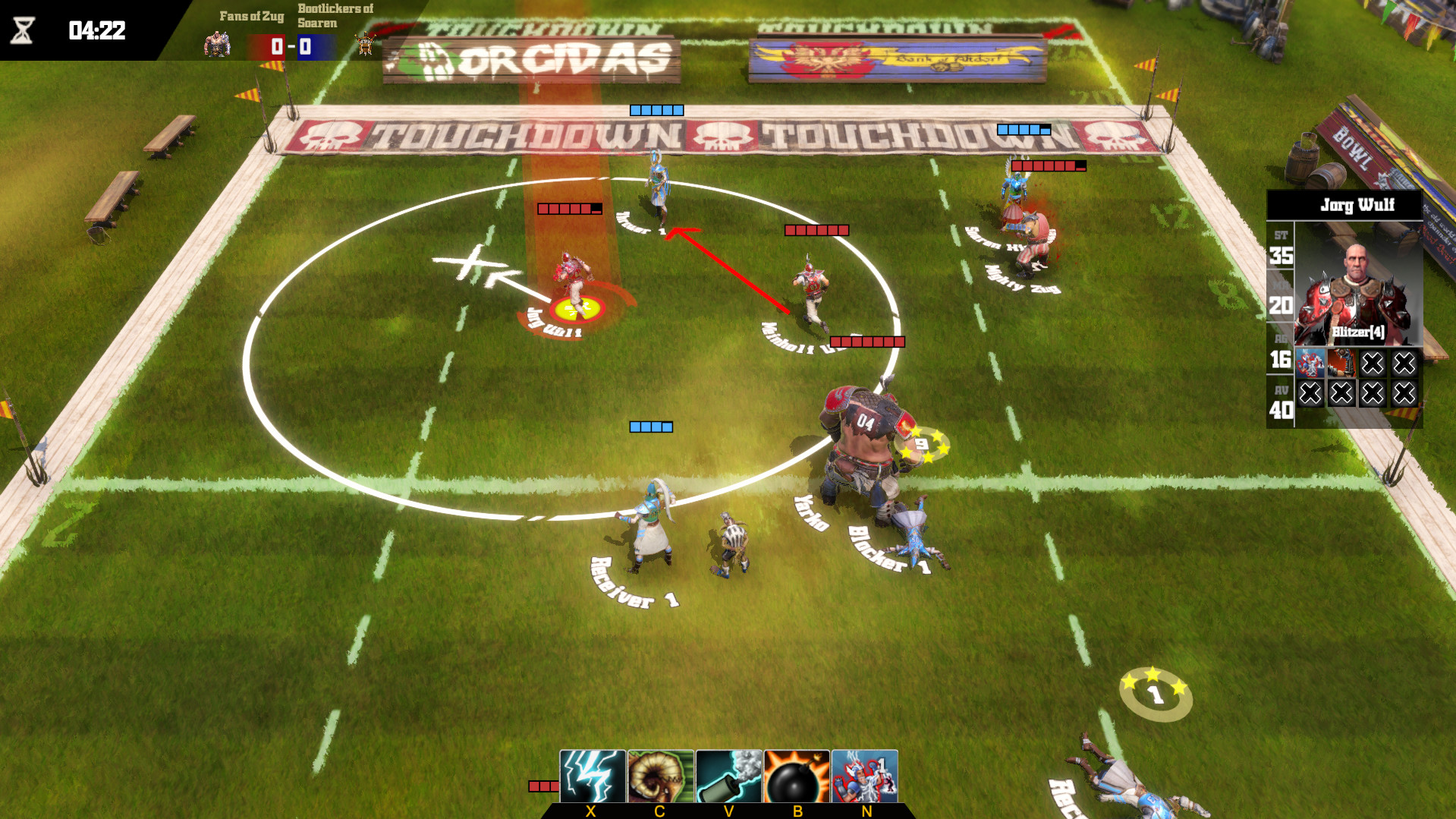The width and height of the screenshot is (1456, 819).
Task: Click the 0 - 0 score display
Action: (291, 46)
